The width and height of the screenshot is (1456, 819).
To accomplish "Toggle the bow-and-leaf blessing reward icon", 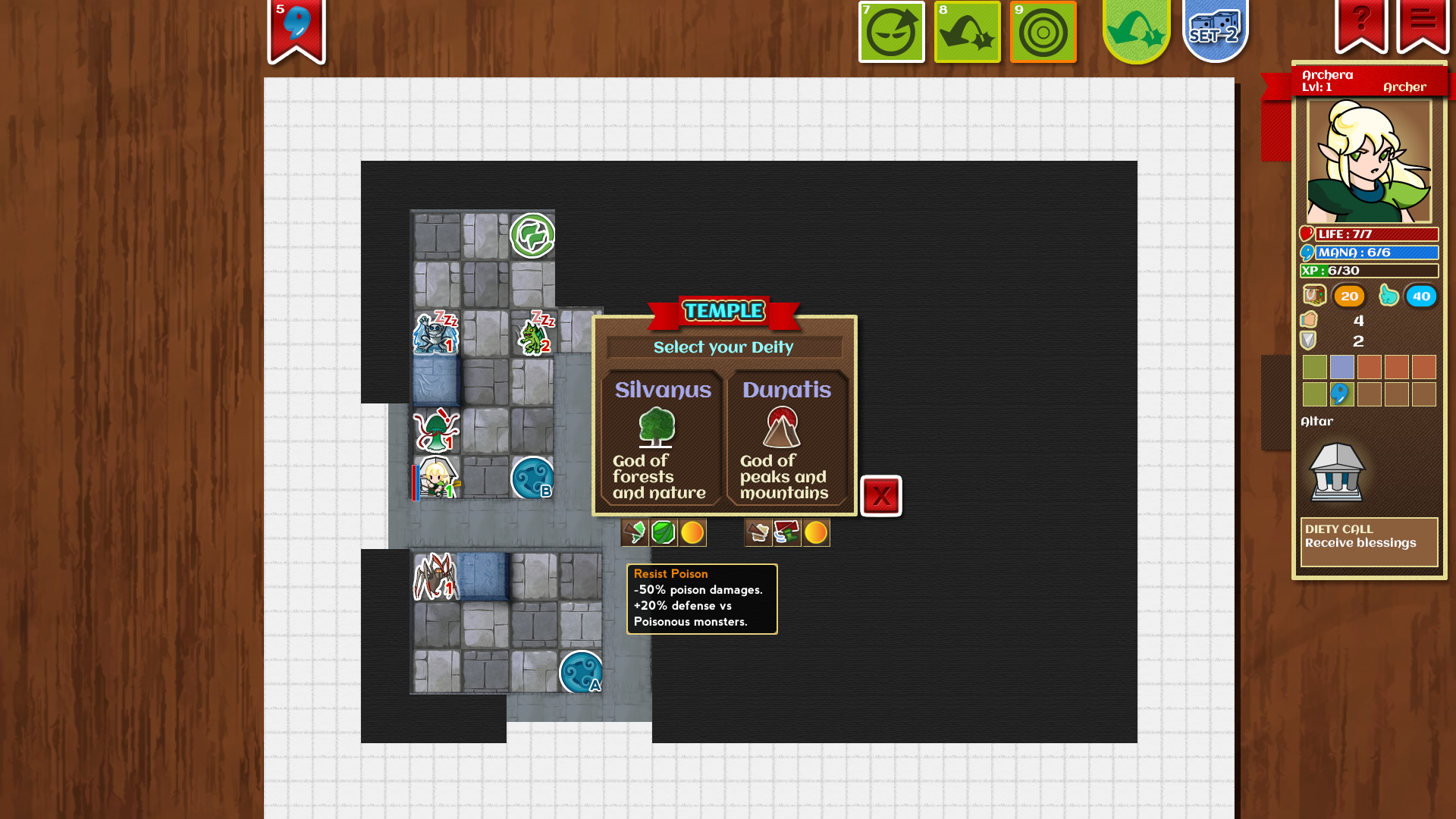I will [x=635, y=532].
